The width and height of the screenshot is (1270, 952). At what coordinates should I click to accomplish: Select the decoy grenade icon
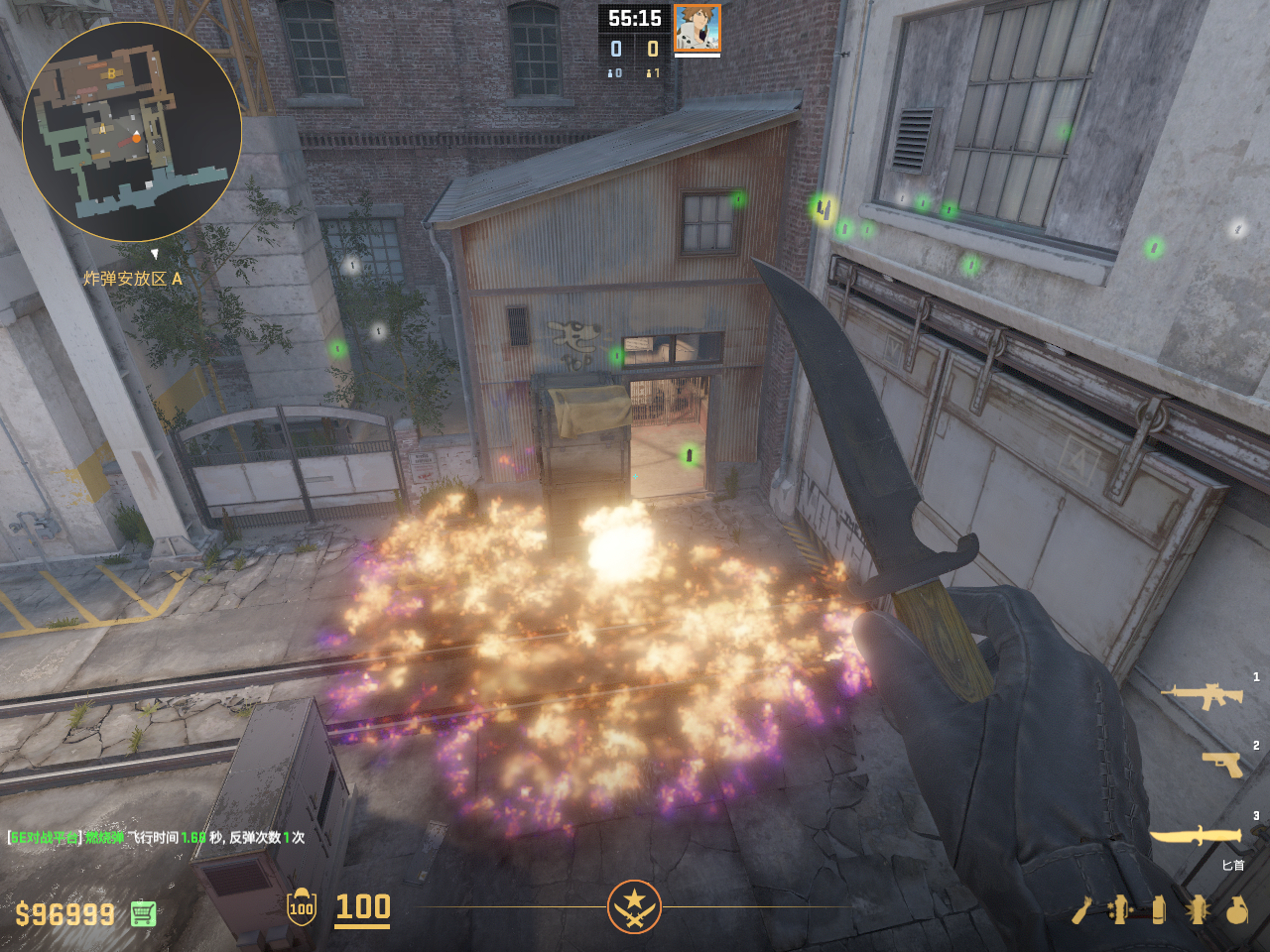tap(1120, 909)
